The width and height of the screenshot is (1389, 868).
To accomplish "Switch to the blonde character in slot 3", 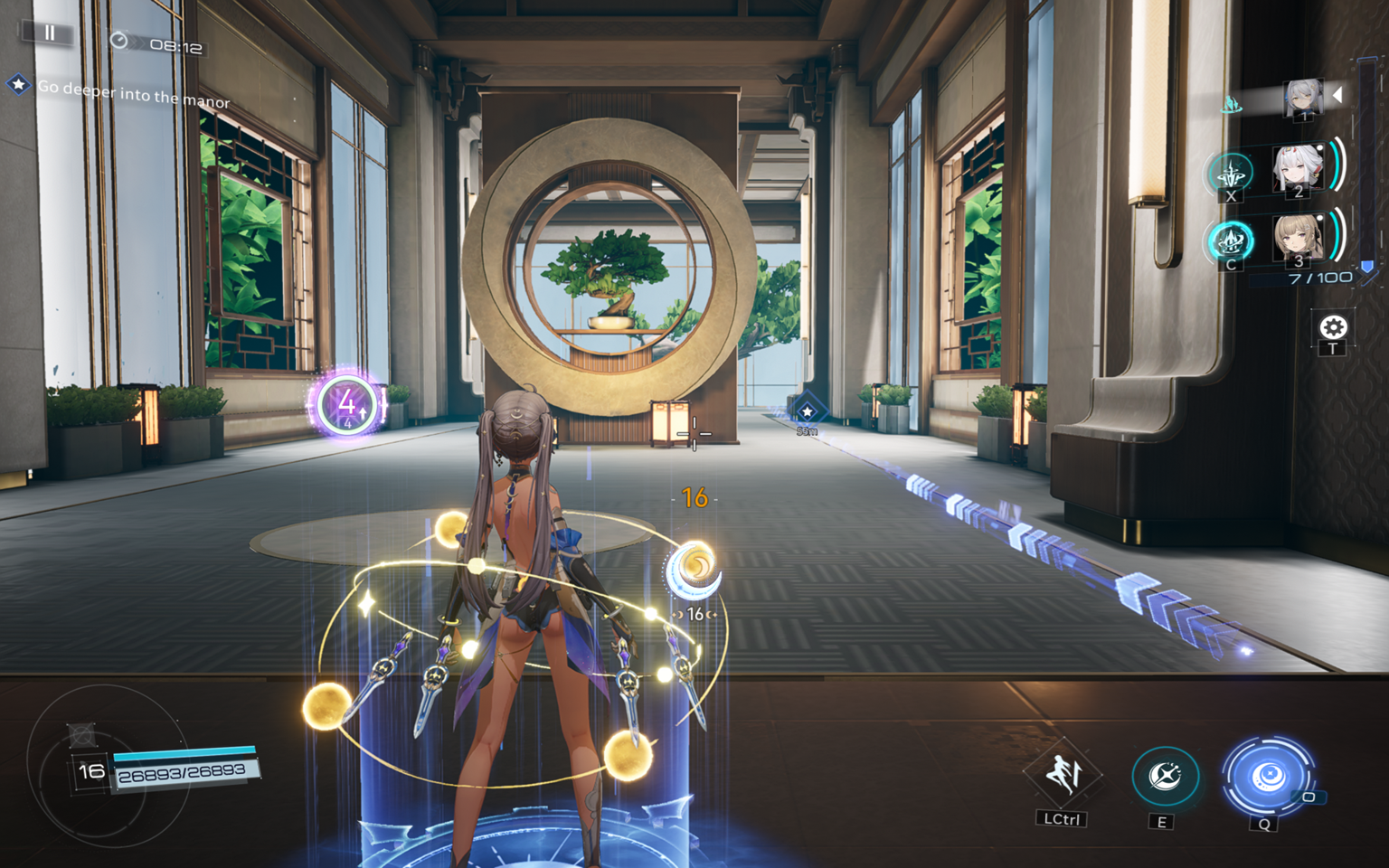I will [x=1298, y=239].
